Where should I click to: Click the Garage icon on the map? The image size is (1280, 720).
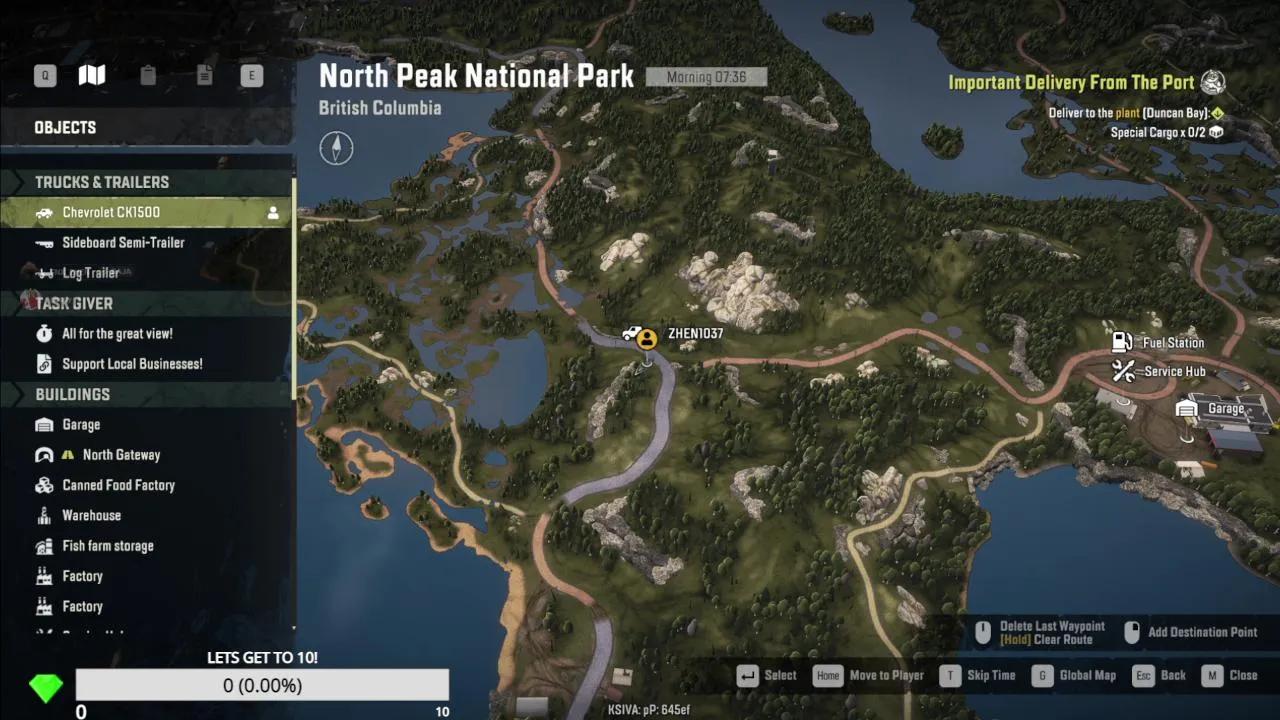(1186, 408)
